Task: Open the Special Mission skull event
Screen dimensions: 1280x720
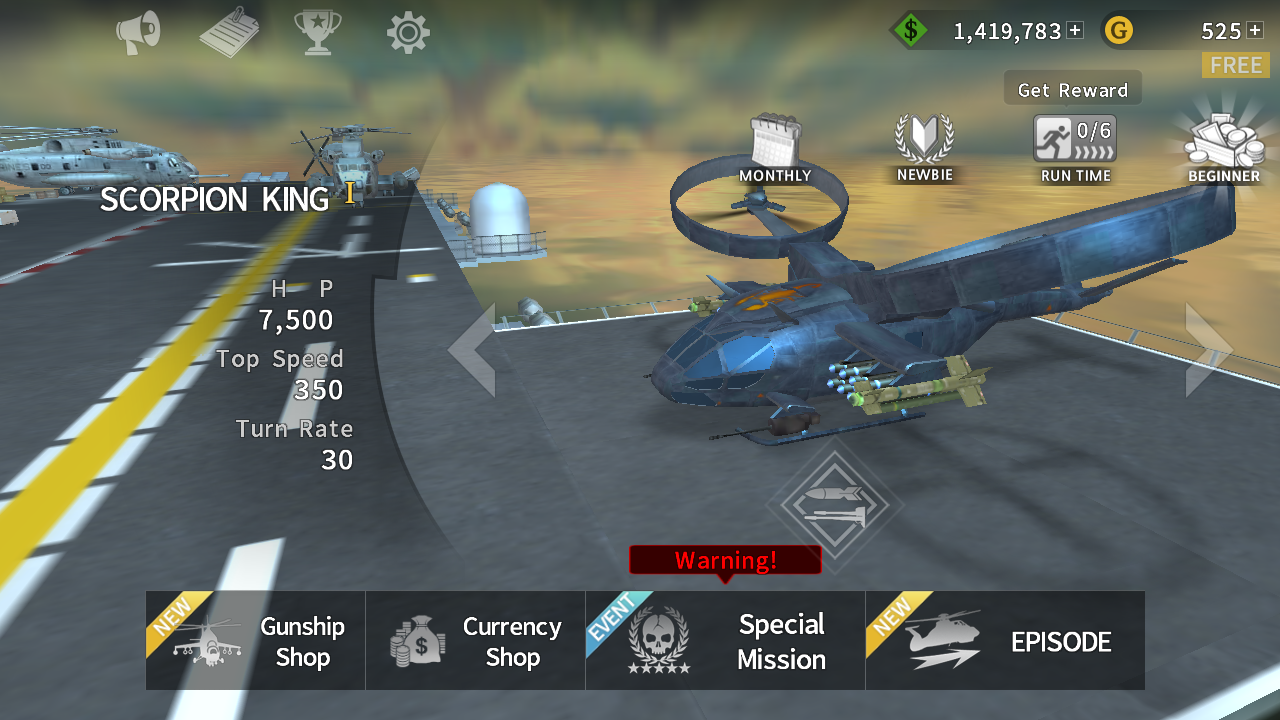Action: point(724,640)
